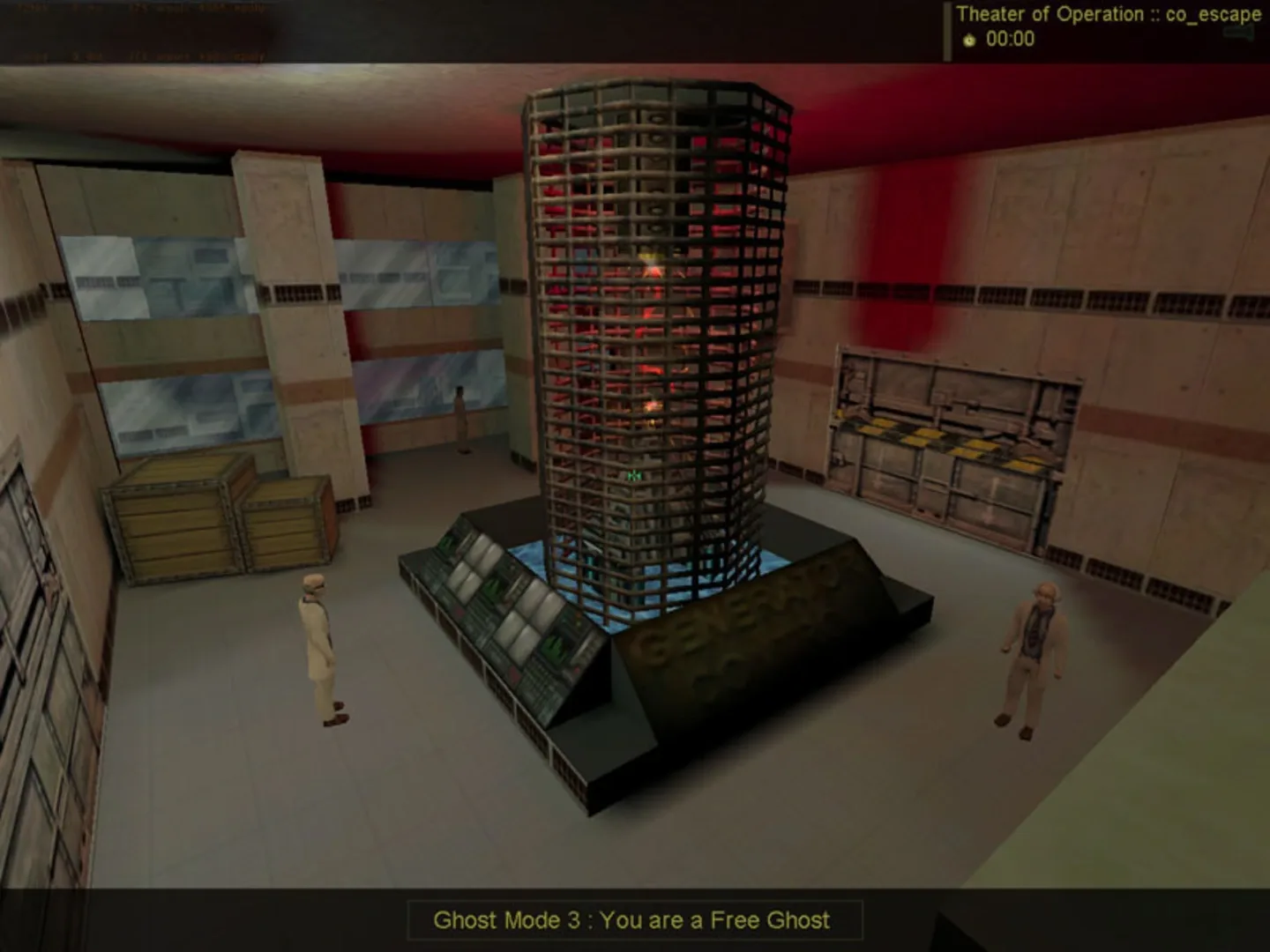
Task: Click the green weapon icon near timer
Action: click(x=1238, y=33)
